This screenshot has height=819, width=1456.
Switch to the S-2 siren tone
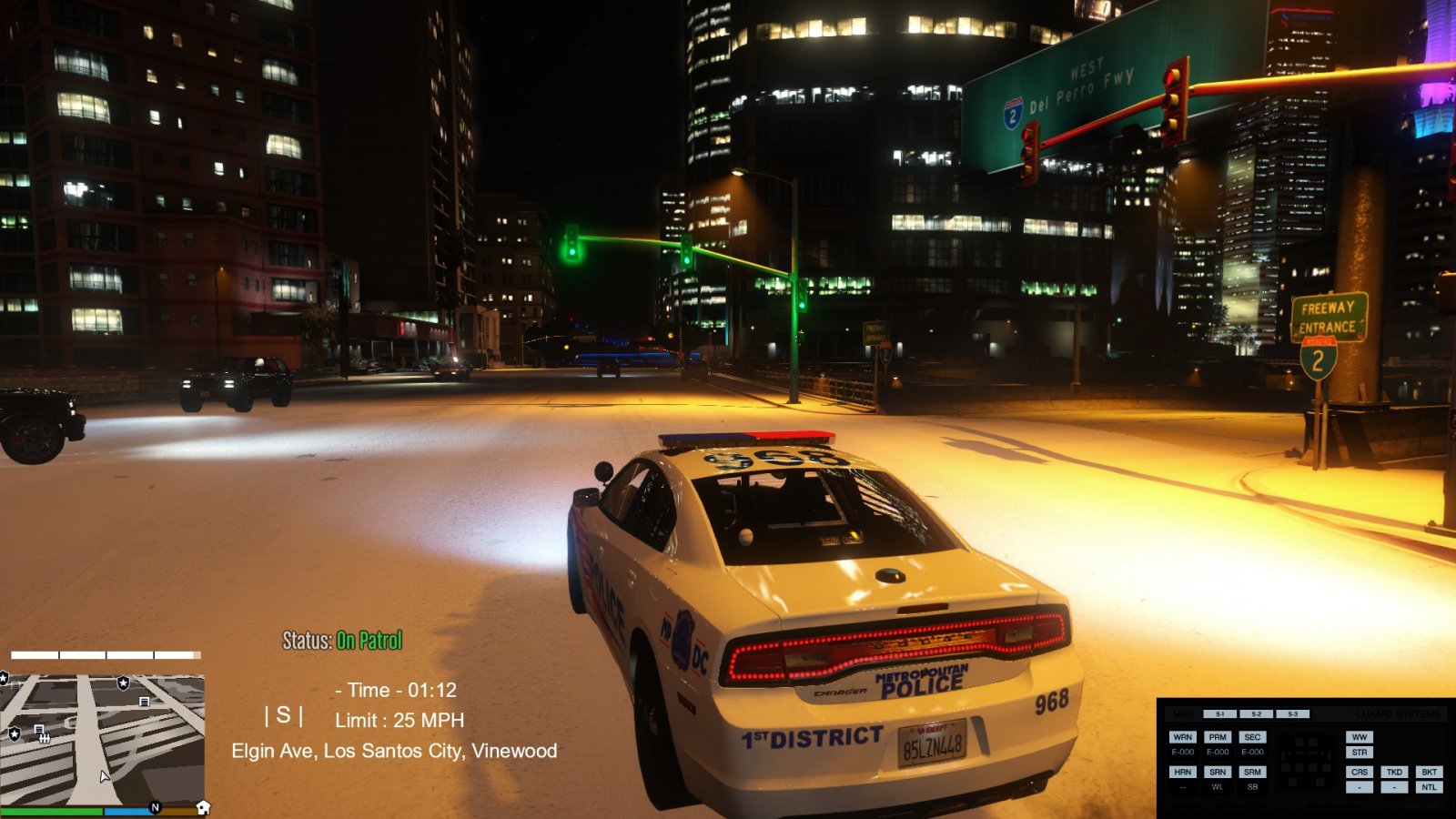coord(1256,714)
